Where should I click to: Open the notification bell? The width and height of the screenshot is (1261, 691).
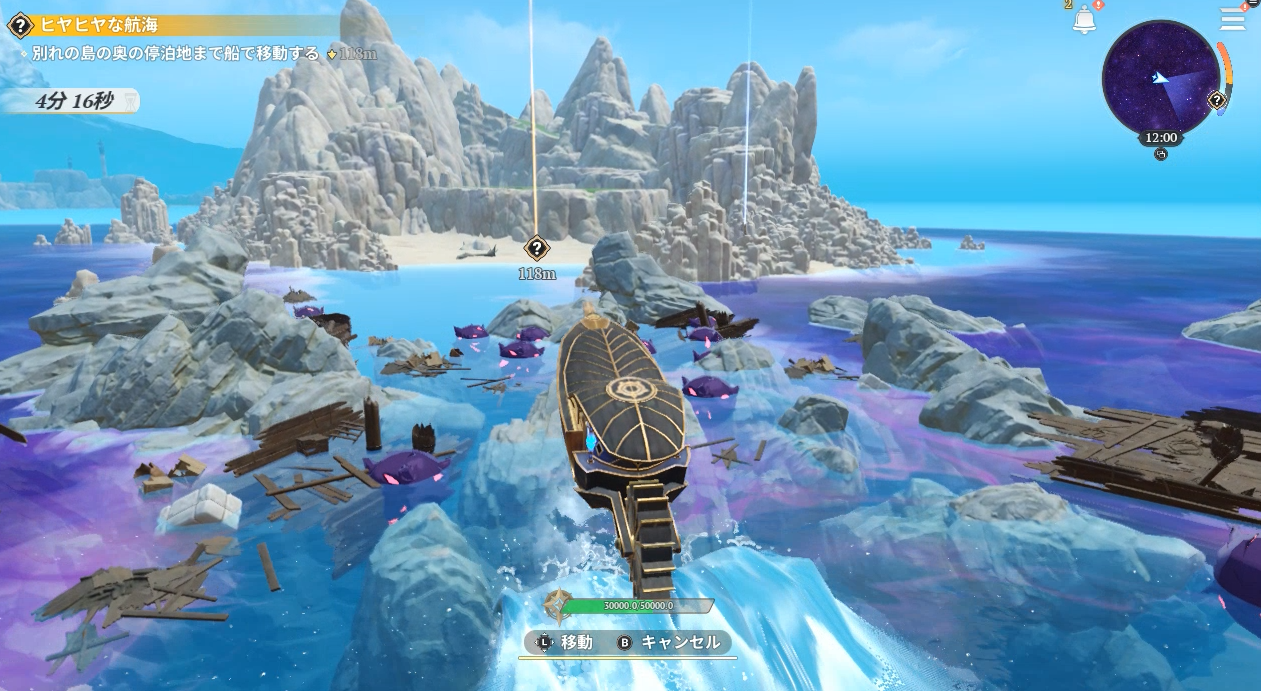pyautogui.click(x=1084, y=20)
